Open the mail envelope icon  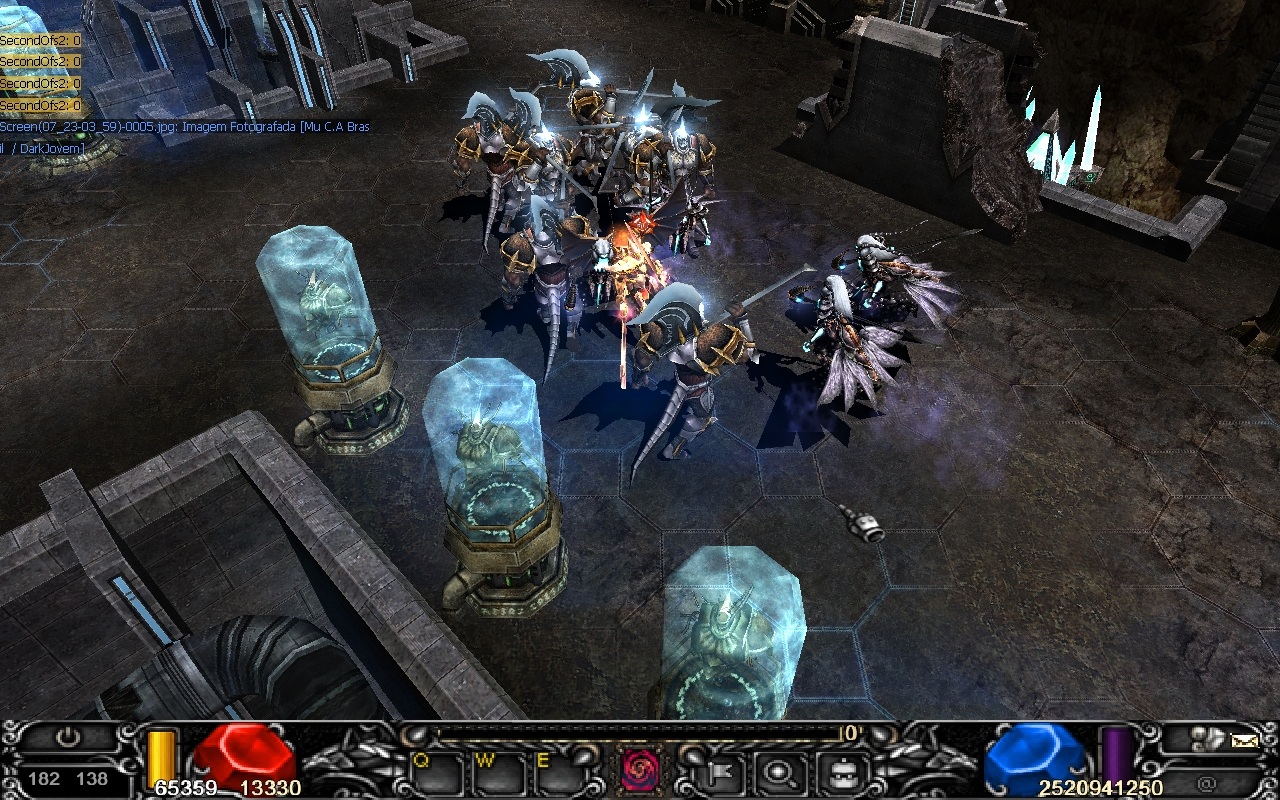point(1244,741)
